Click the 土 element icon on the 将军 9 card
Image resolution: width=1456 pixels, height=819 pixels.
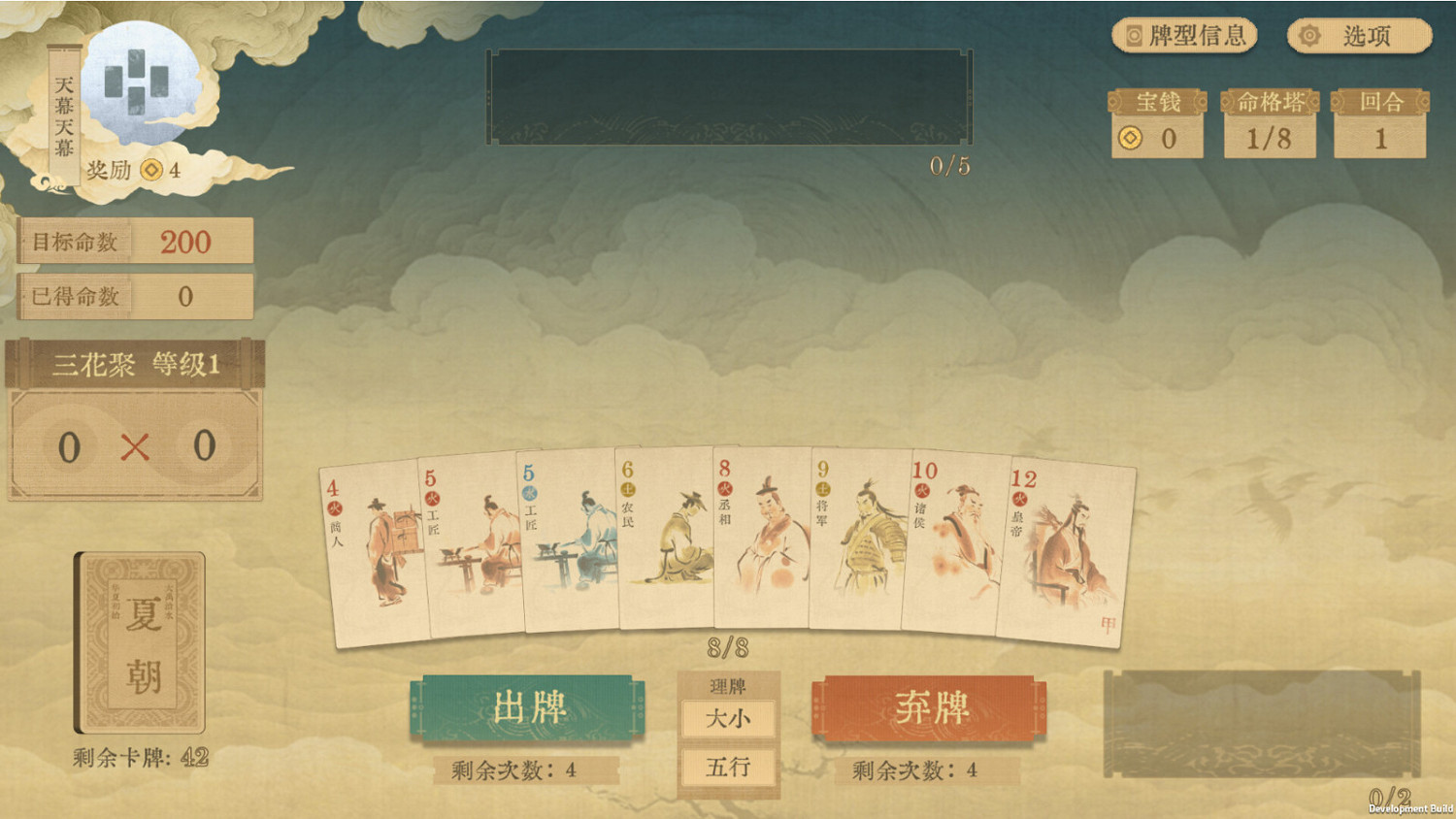(823, 489)
